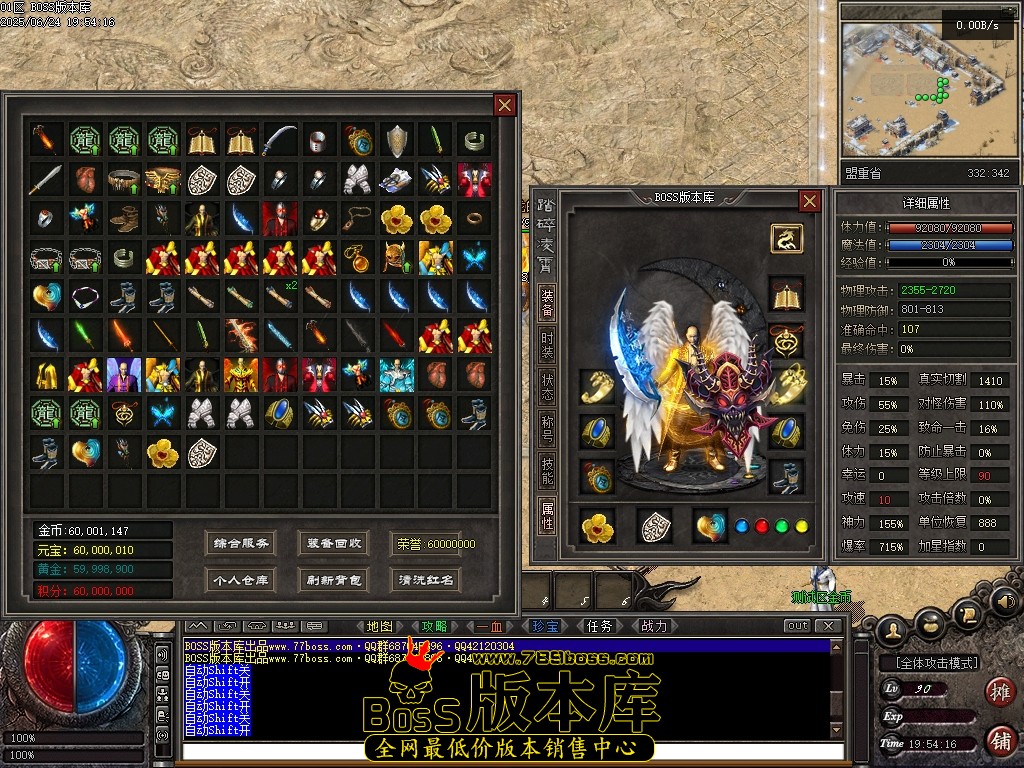Select the curved scimitar in the bag

point(279,141)
